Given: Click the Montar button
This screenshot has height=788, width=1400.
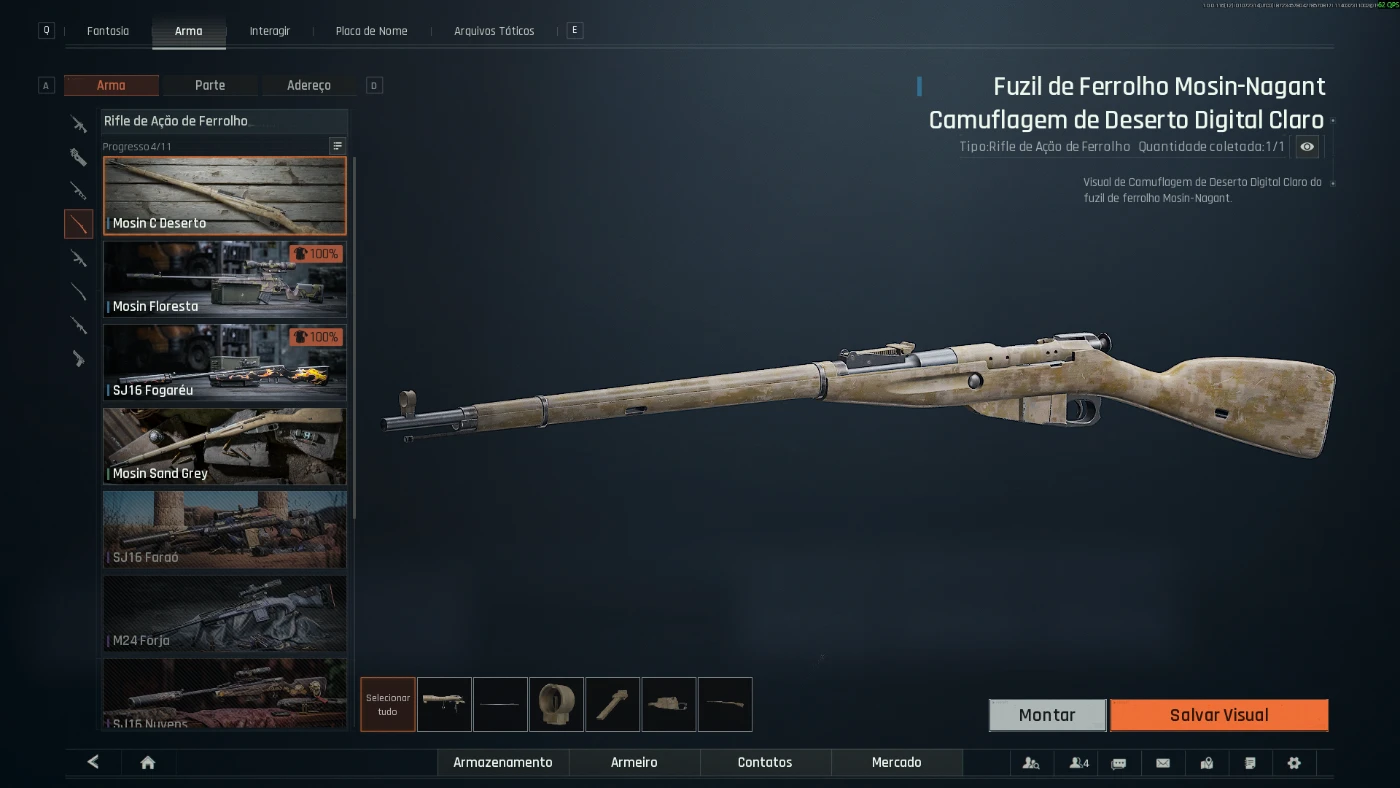Looking at the screenshot, I should point(1047,715).
